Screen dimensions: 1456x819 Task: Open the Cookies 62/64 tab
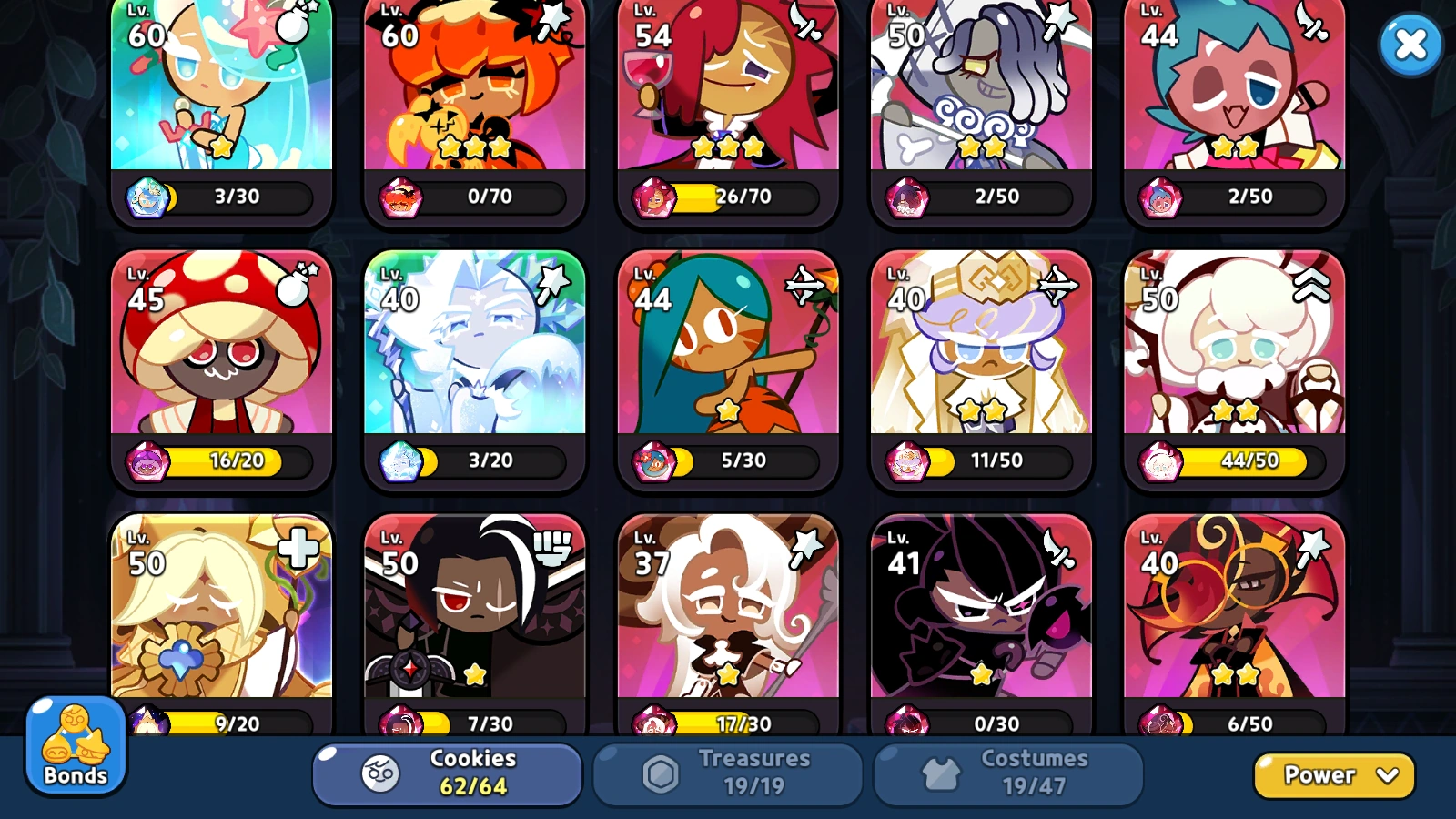tap(446, 773)
